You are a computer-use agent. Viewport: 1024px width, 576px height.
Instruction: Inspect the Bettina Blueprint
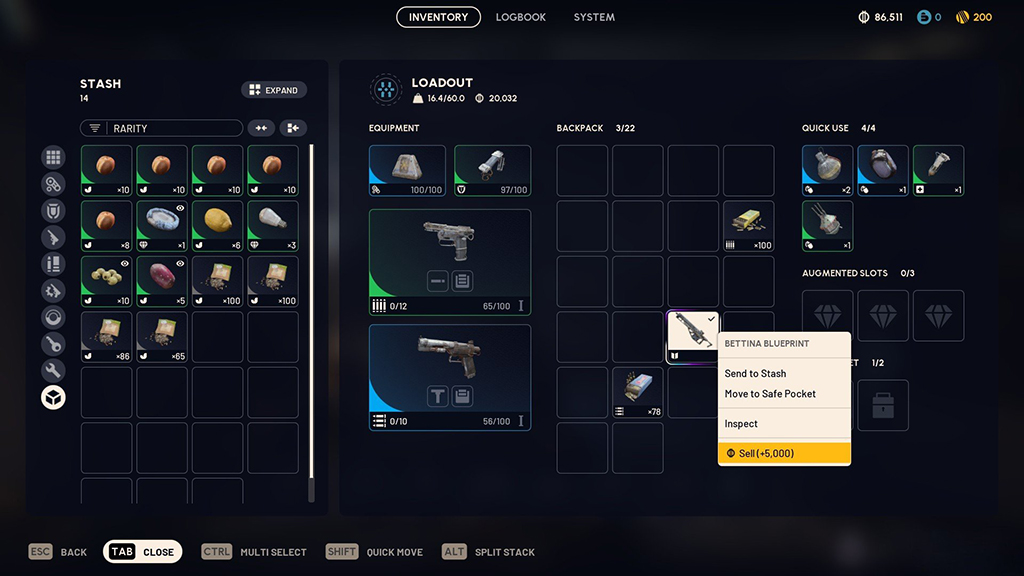[x=741, y=424]
